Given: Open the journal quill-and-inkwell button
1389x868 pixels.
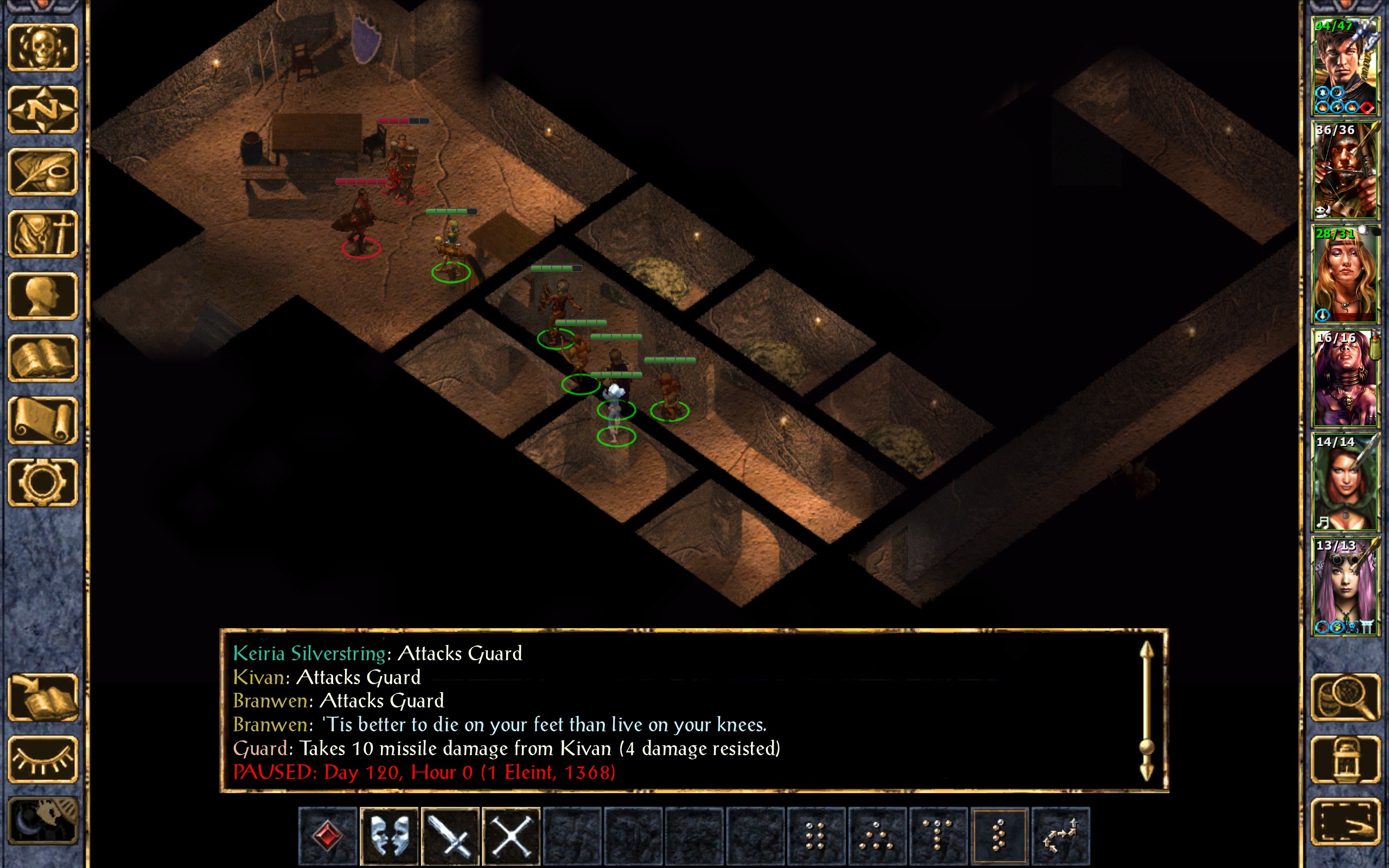Looking at the screenshot, I should pos(43,171).
